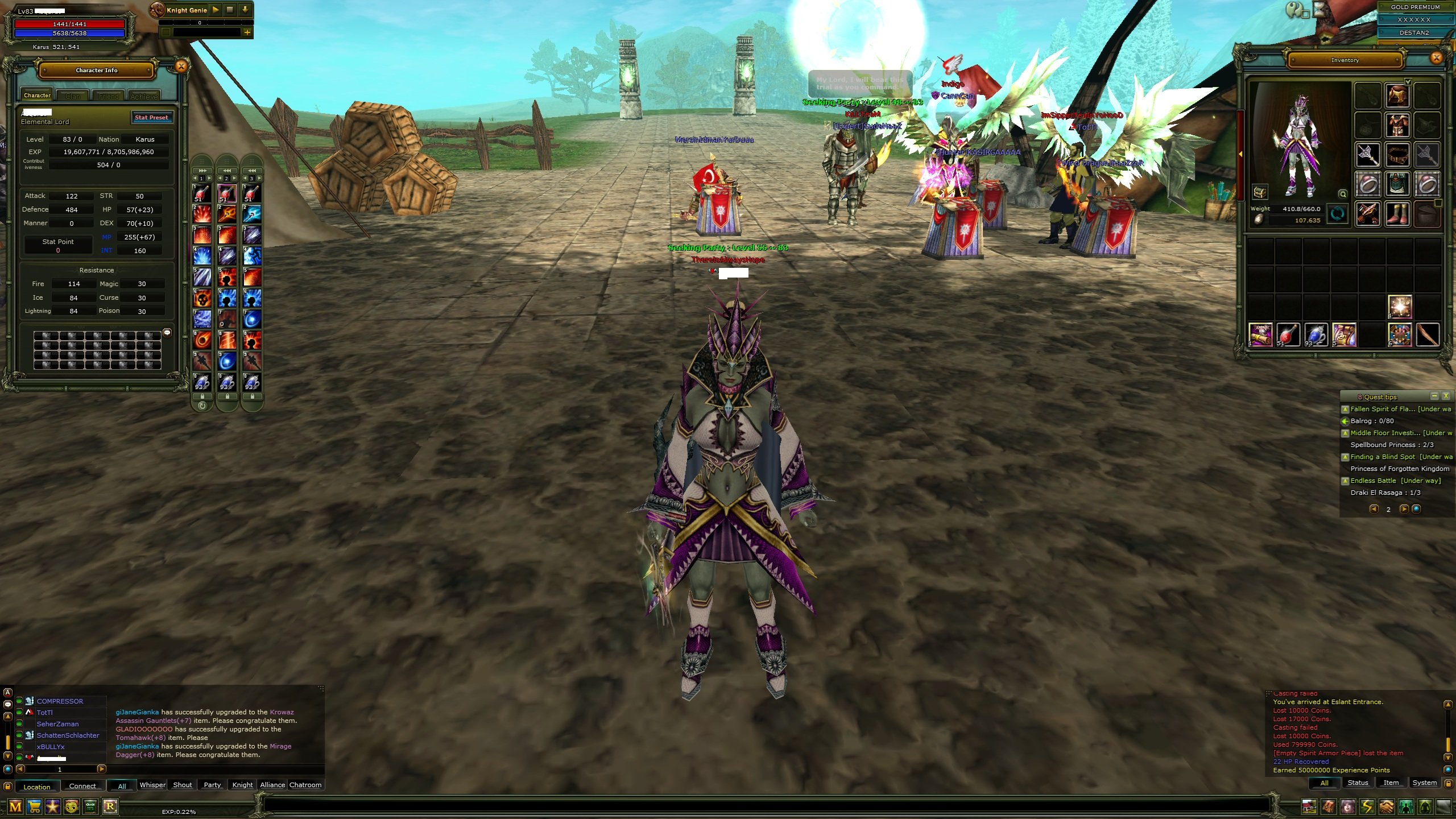
Task: Click the Stat Preset button
Action: click(151, 117)
